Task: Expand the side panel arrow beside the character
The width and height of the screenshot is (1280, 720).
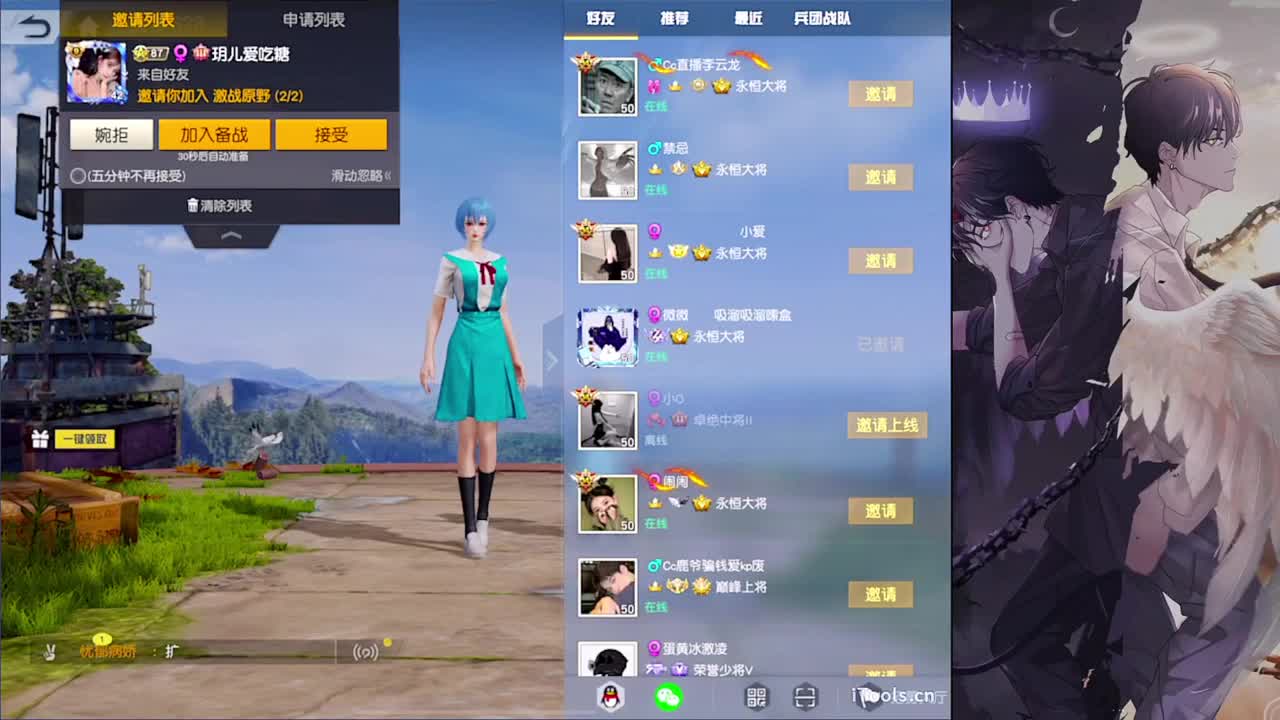Action: click(x=551, y=360)
